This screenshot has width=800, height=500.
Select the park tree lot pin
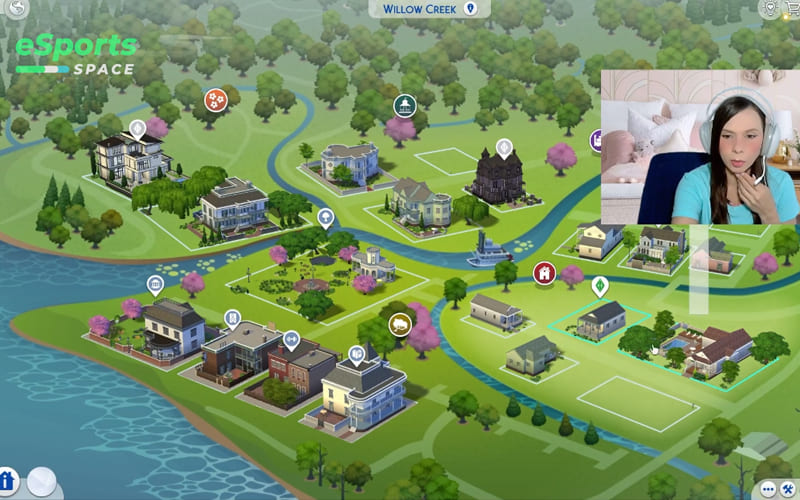click(x=325, y=217)
